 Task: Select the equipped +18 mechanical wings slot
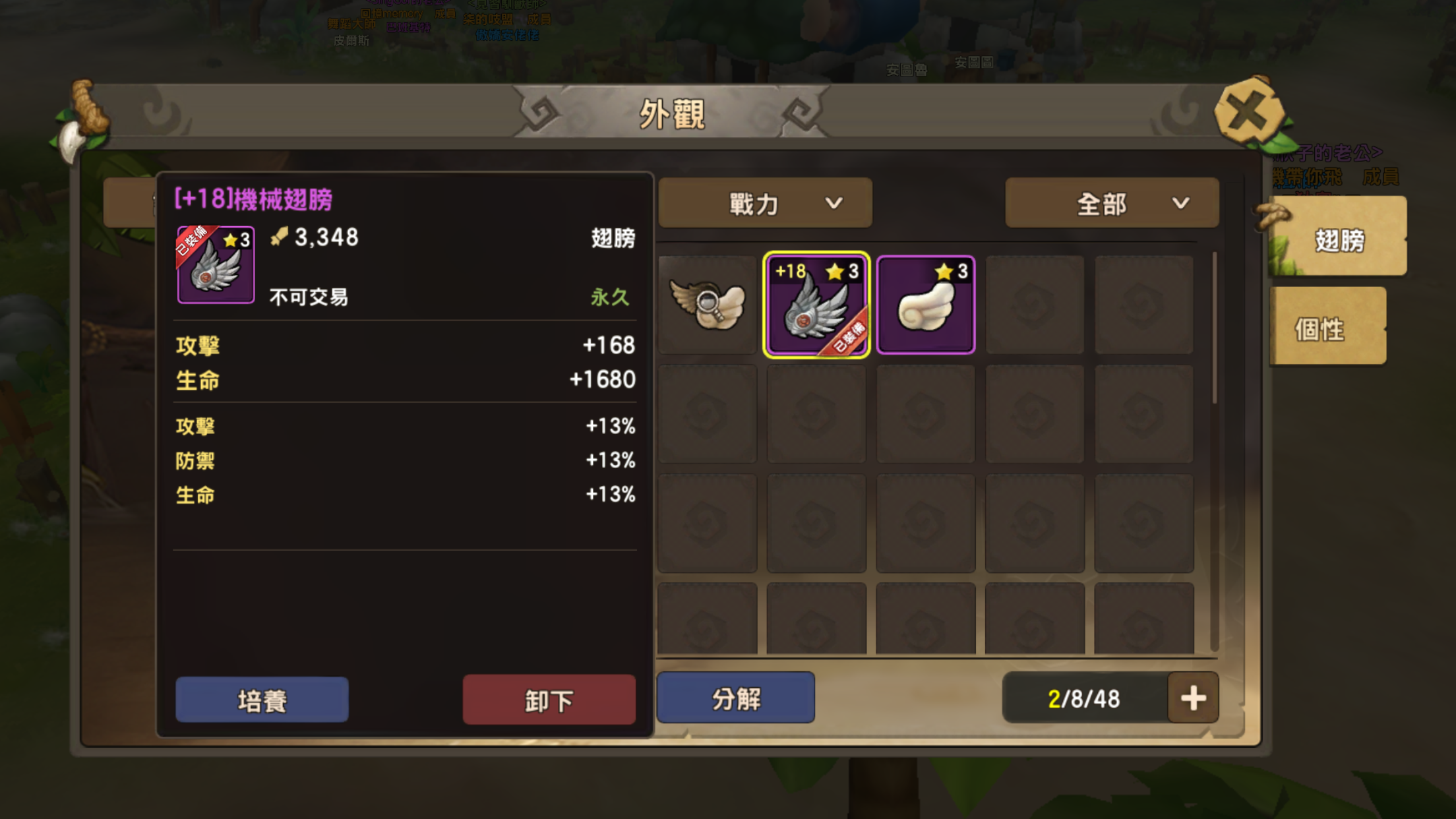pos(816,305)
